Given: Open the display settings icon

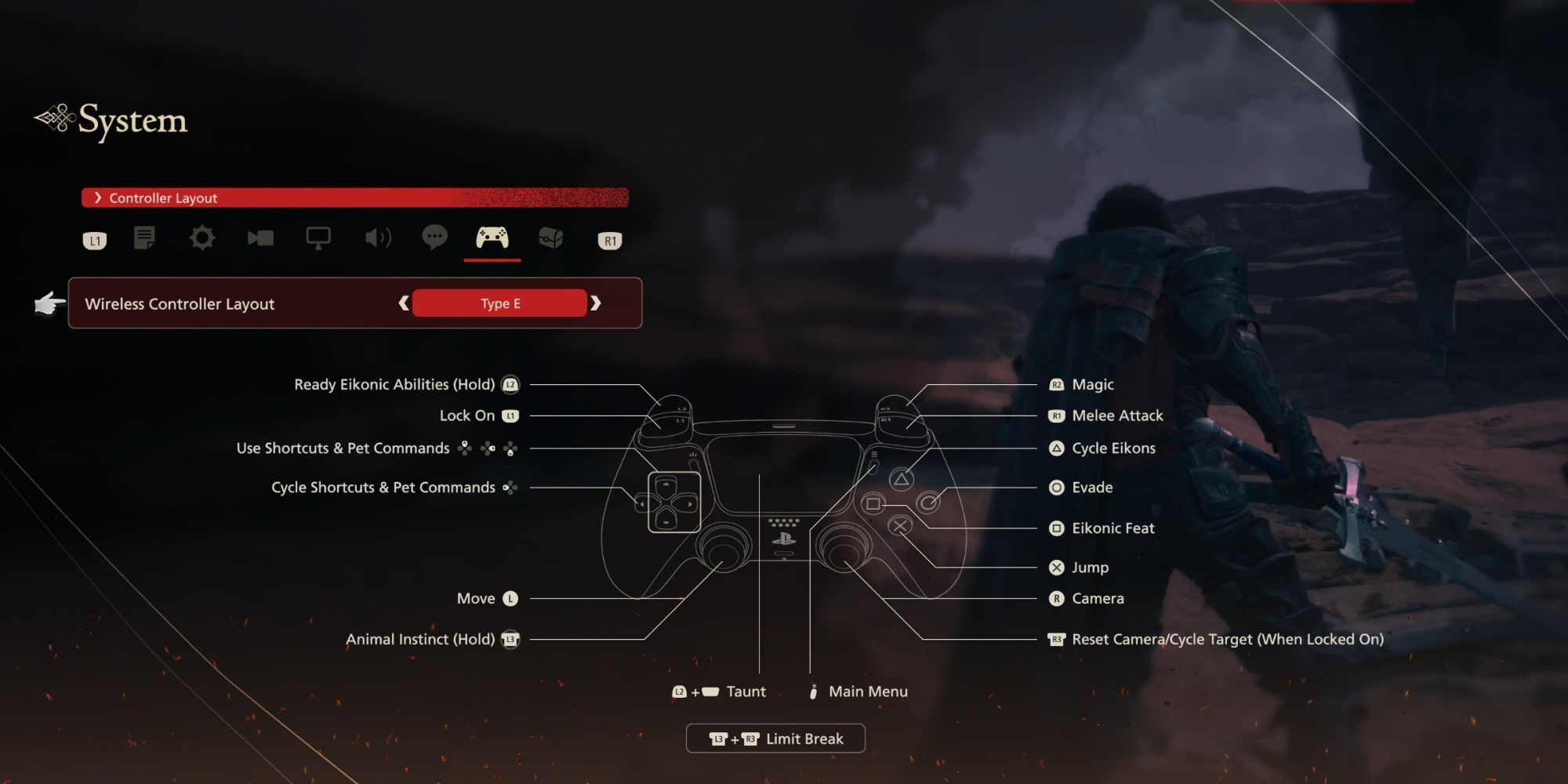Looking at the screenshot, I should tap(319, 239).
